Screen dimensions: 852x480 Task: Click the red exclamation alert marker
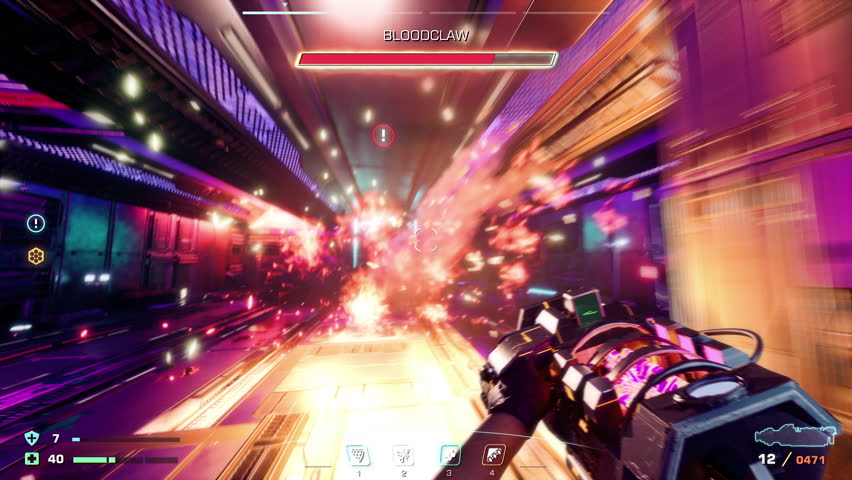383,135
